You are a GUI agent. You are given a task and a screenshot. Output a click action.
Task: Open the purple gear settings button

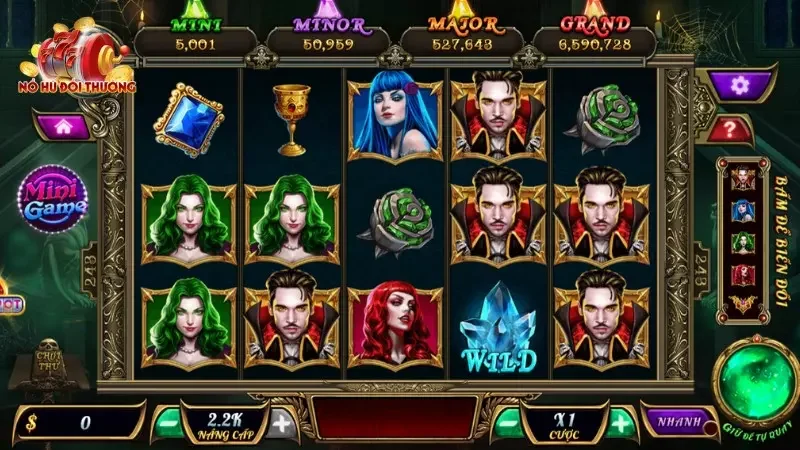739,85
